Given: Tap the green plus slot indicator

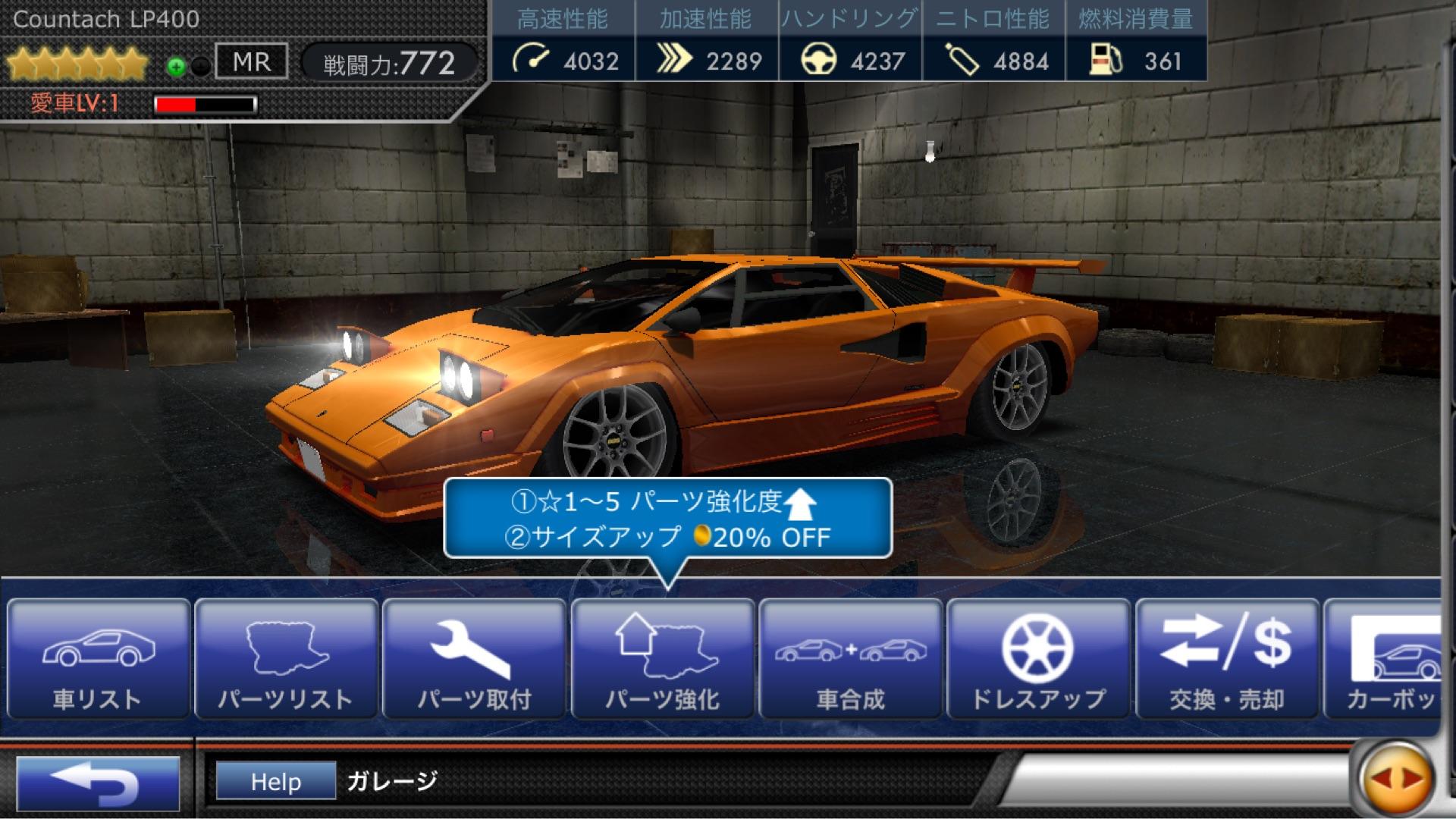Looking at the screenshot, I should pyautogui.click(x=176, y=67).
